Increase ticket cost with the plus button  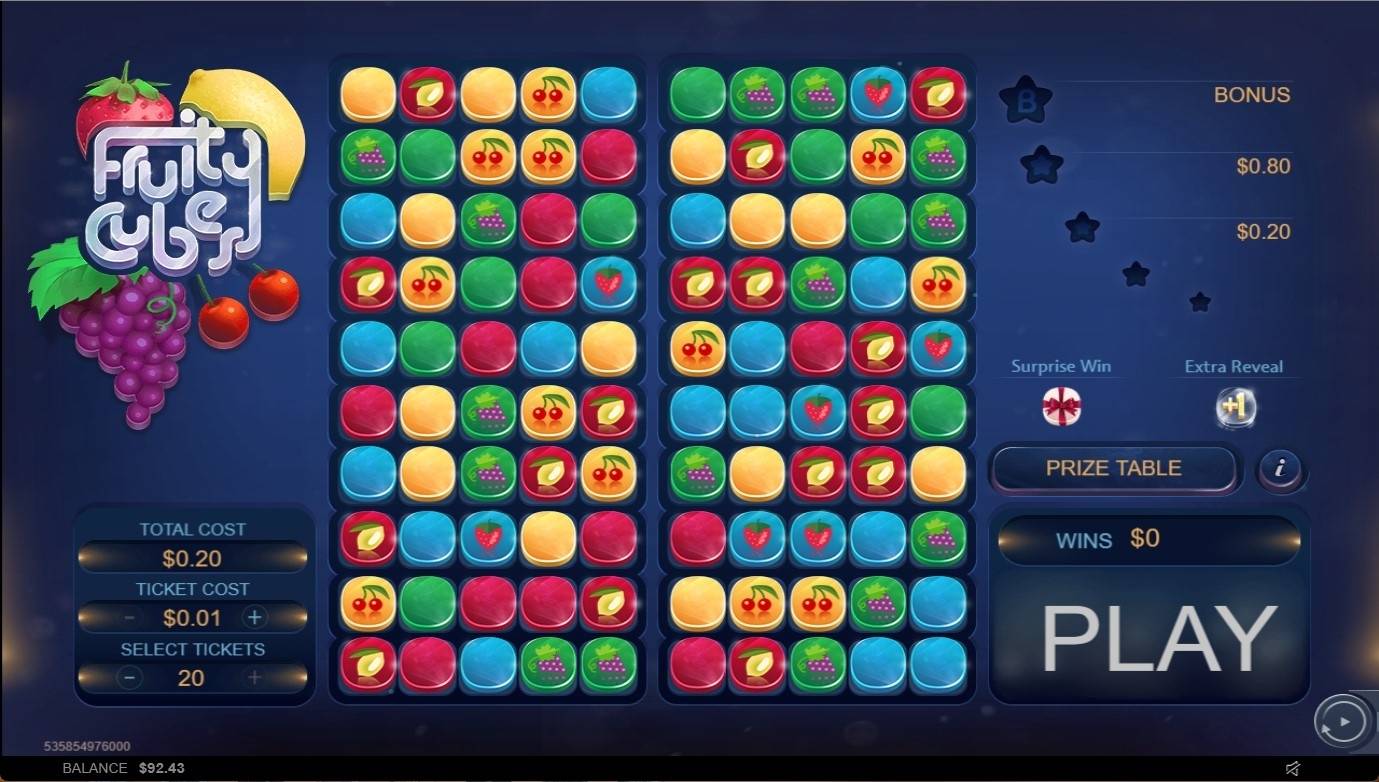255,618
